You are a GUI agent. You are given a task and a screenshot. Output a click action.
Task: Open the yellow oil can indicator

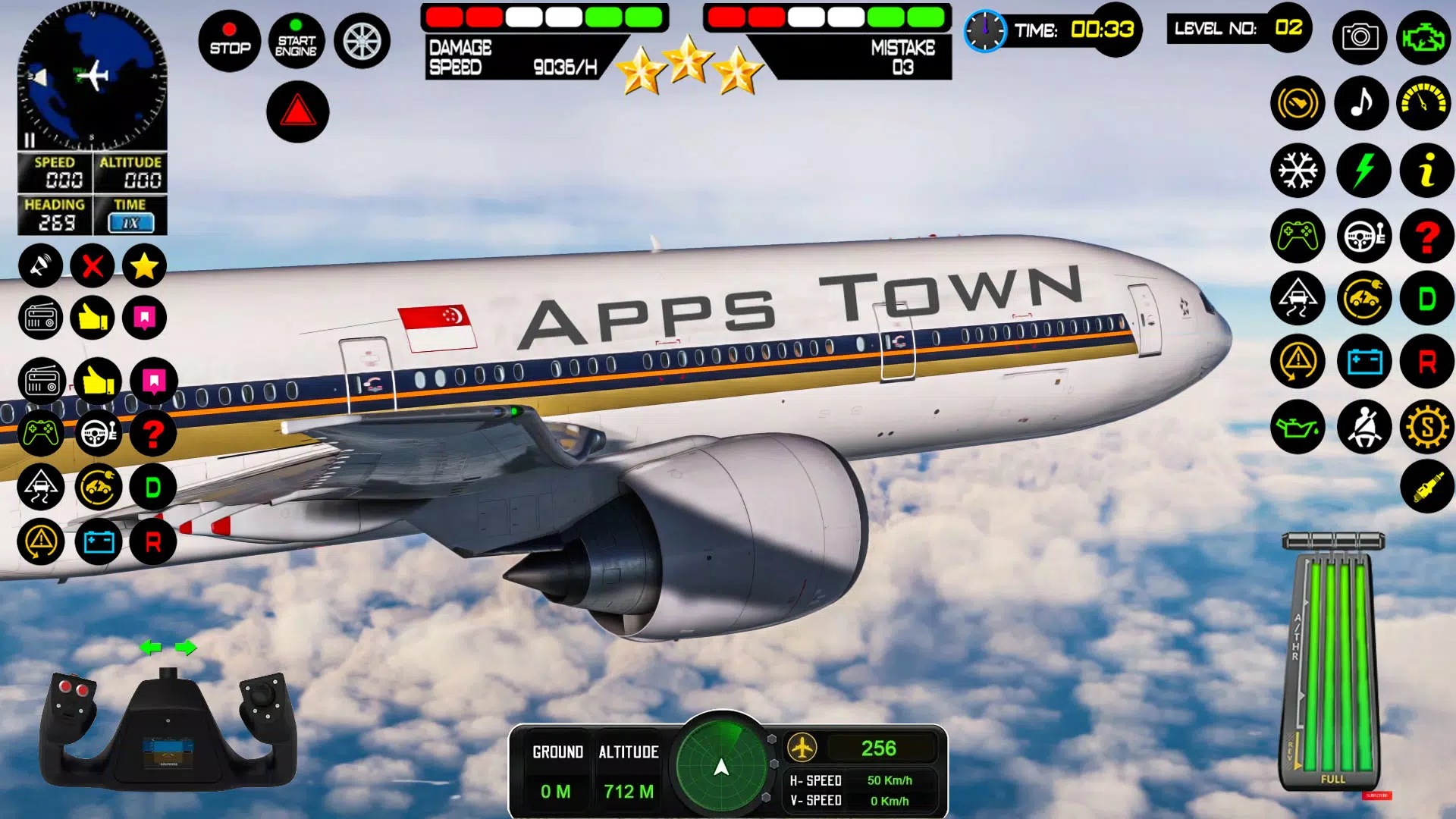coord(1298,427)
